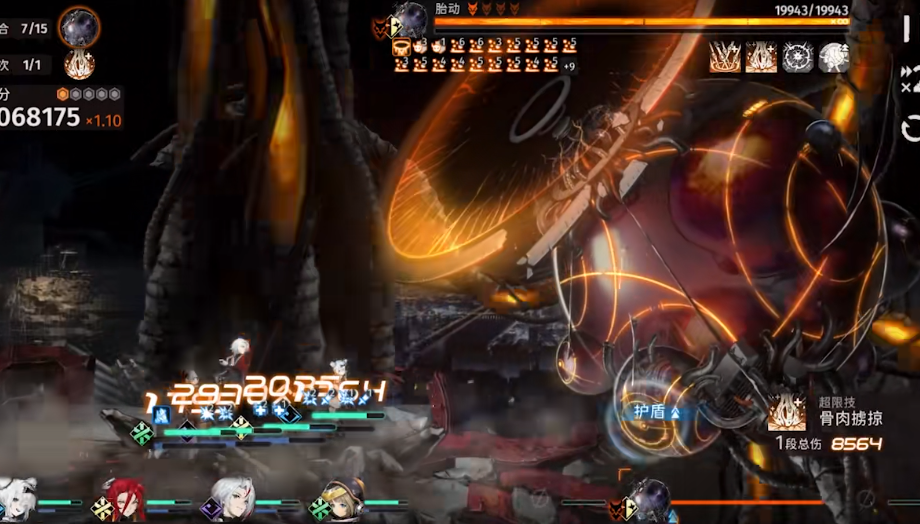View the gray orb boss skill icon
The image size is (920, 524).
834,57
